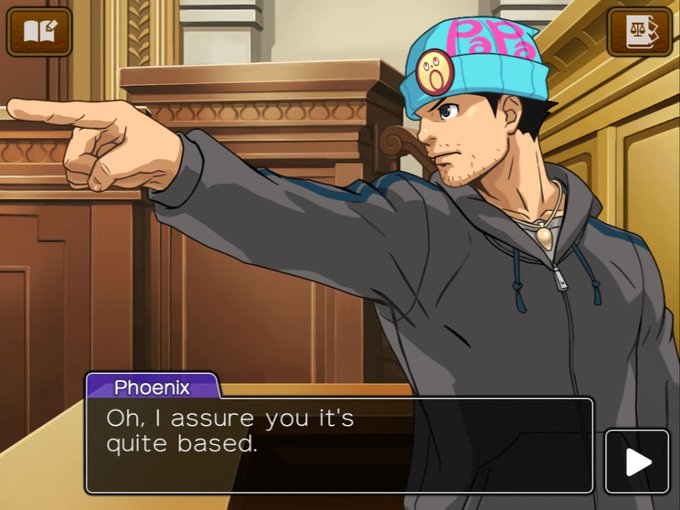Image resolution: width=680 pixels, height=510 pixels.
Task: Advance dialogue with the white arrow button
Action: (637, 461)
